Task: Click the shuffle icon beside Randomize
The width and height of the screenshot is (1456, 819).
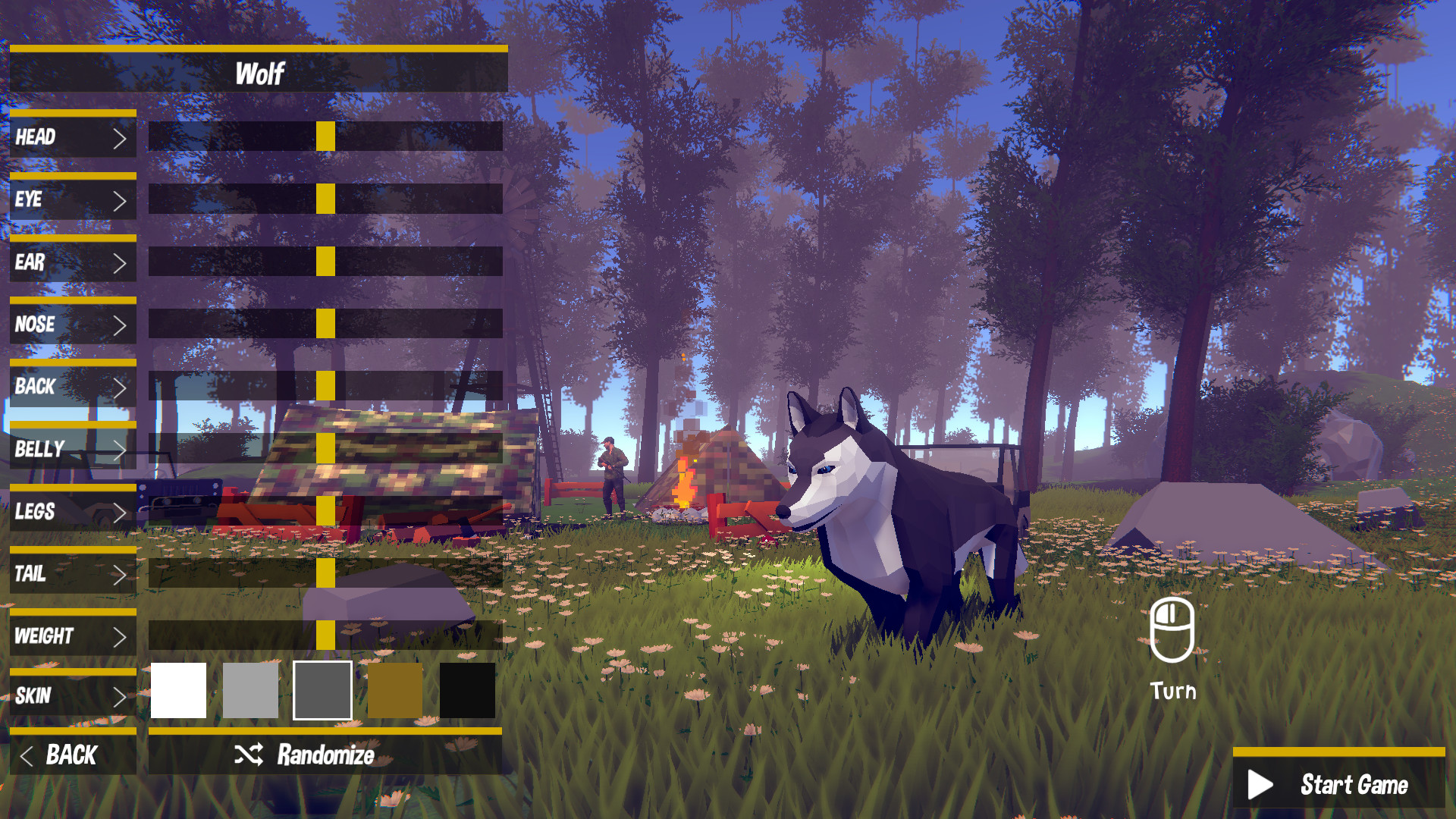Action: coord(247,755)
